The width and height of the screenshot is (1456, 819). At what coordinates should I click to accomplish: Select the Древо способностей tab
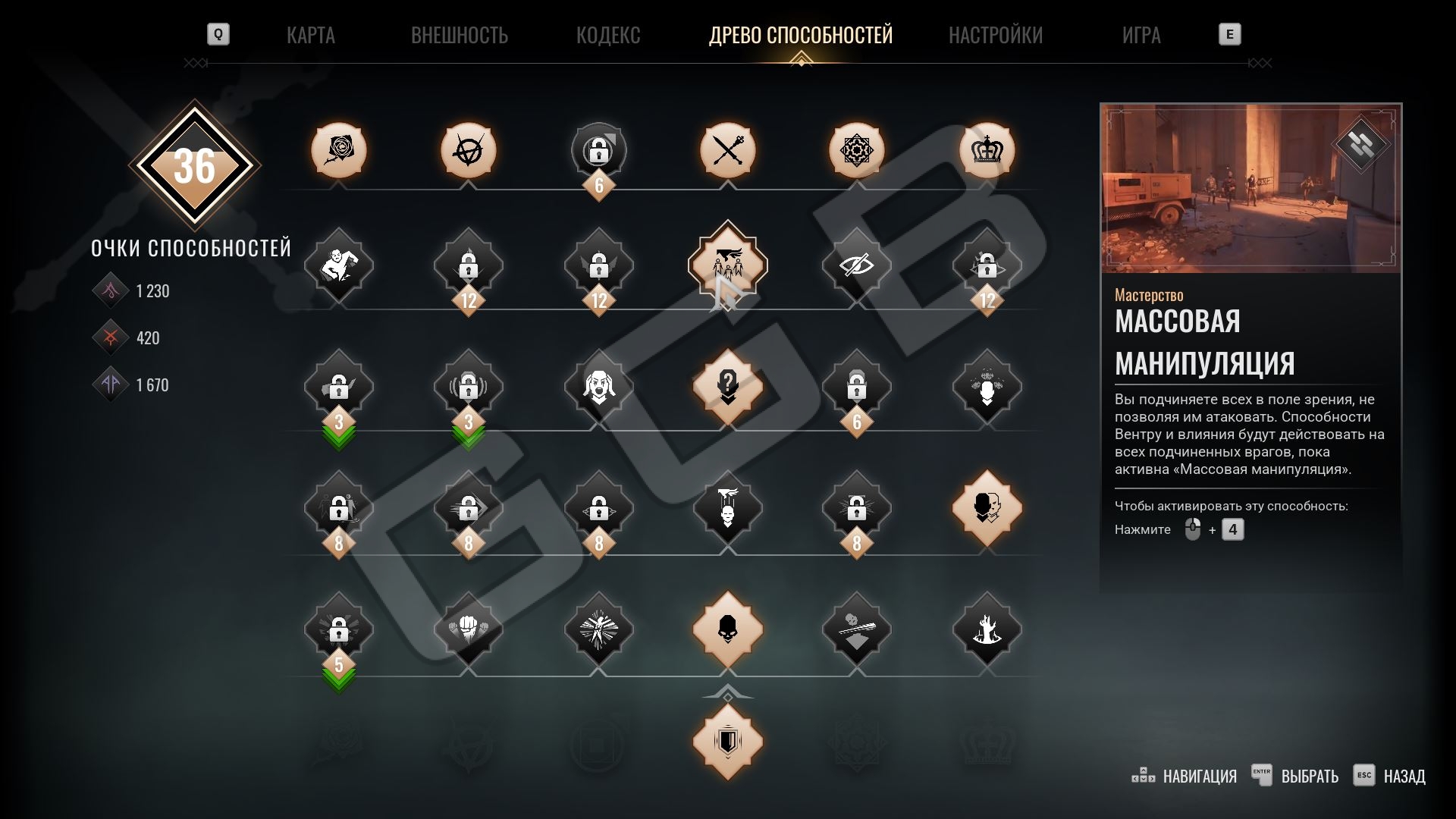point(800,35)
